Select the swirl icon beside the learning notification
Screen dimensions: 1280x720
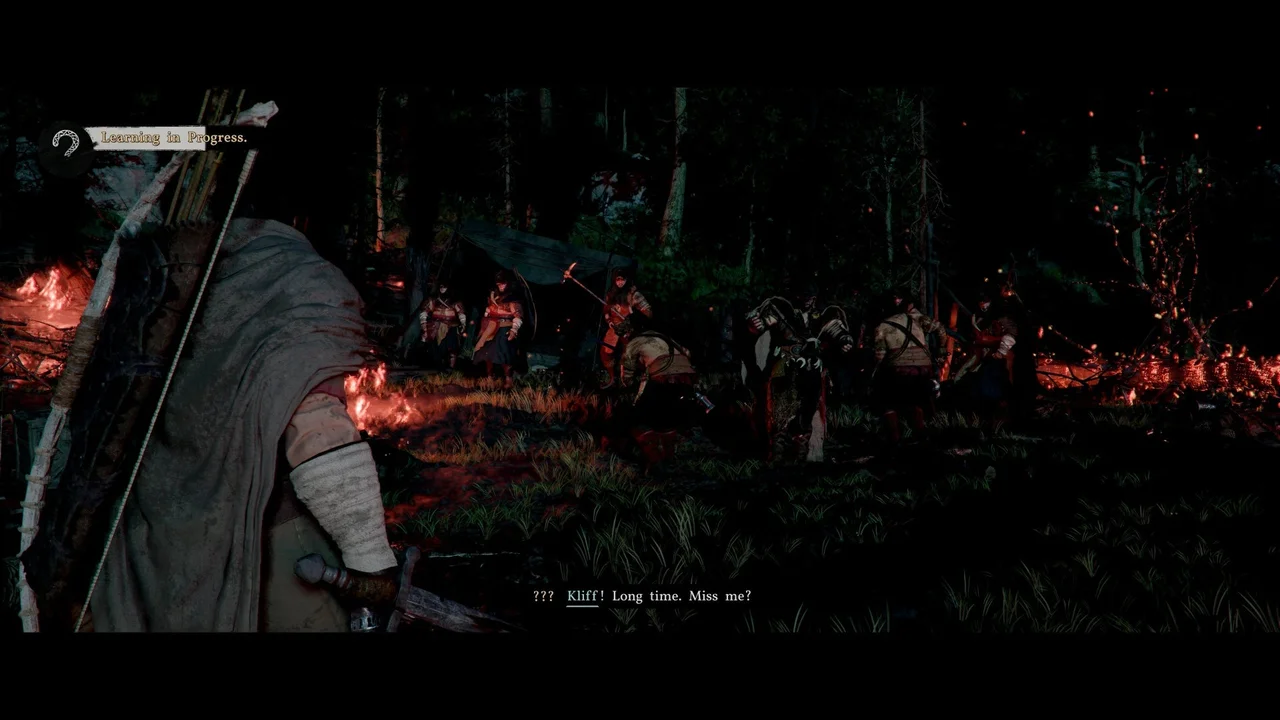[x=66, y=142]
